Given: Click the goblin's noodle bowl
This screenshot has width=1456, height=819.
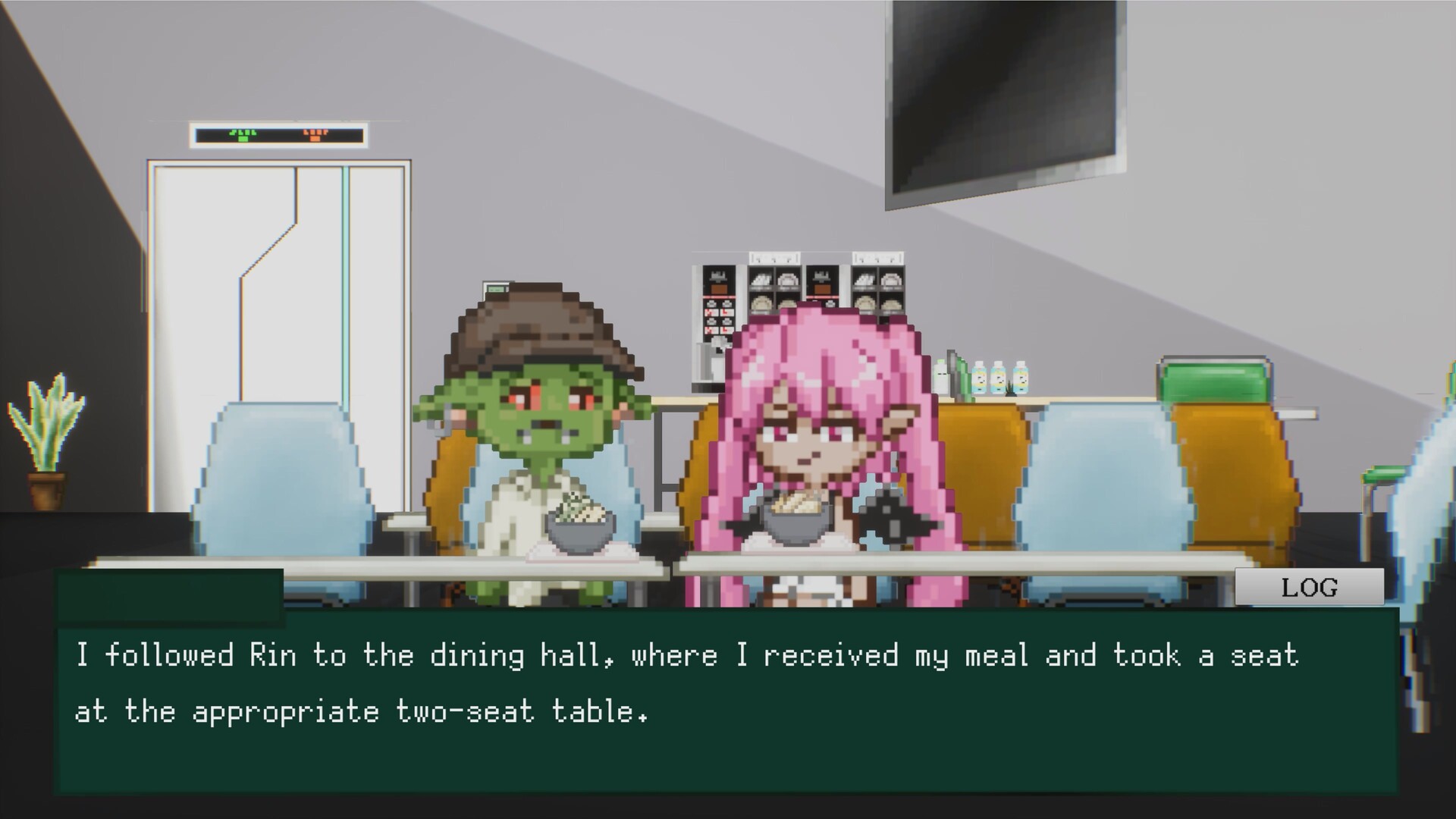Looking at the screenshot, I should point(580,531).
